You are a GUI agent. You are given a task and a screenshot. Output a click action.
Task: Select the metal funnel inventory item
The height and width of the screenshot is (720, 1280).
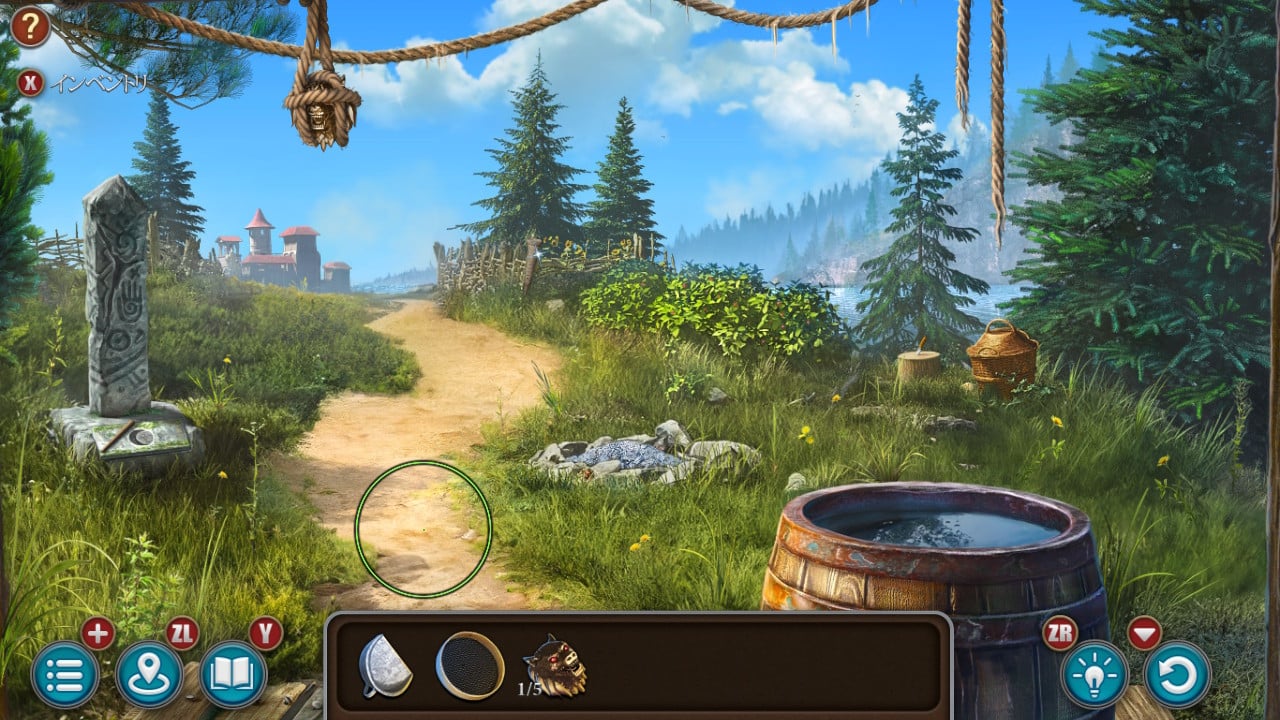pos(385,666)
